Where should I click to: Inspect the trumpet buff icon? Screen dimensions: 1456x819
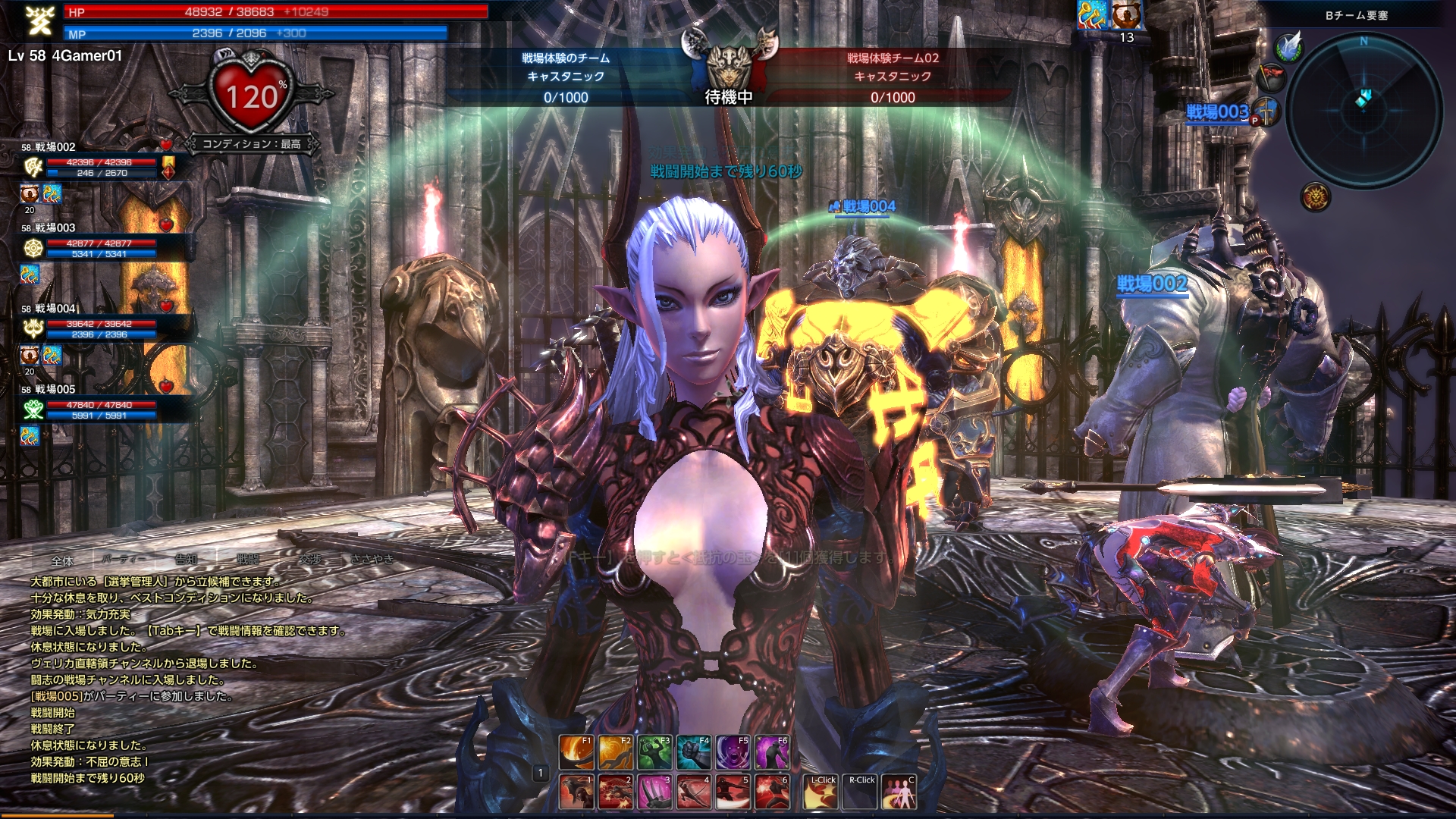(x=1090, y=14)
